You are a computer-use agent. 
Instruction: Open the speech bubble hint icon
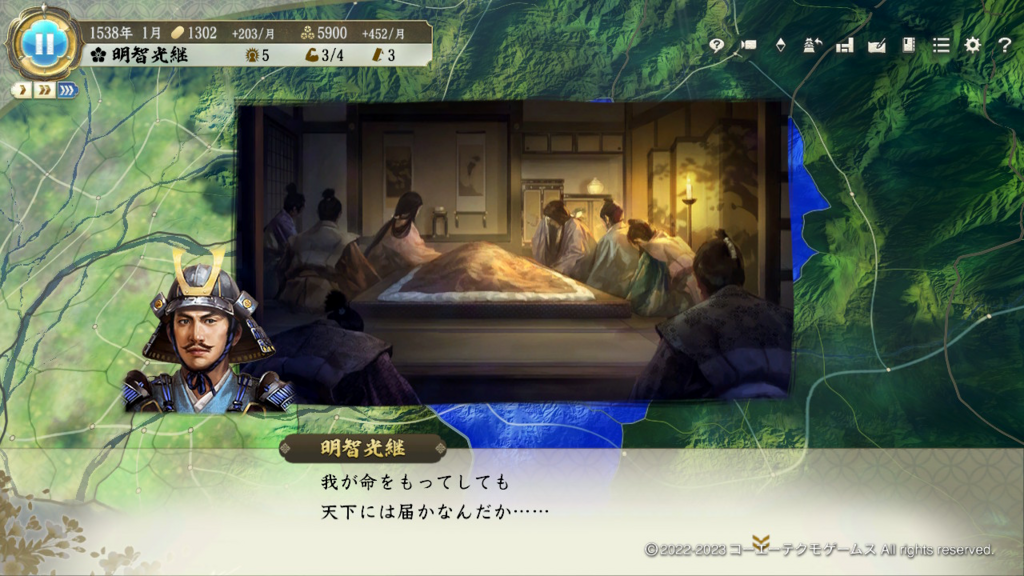tap(716, 45)
